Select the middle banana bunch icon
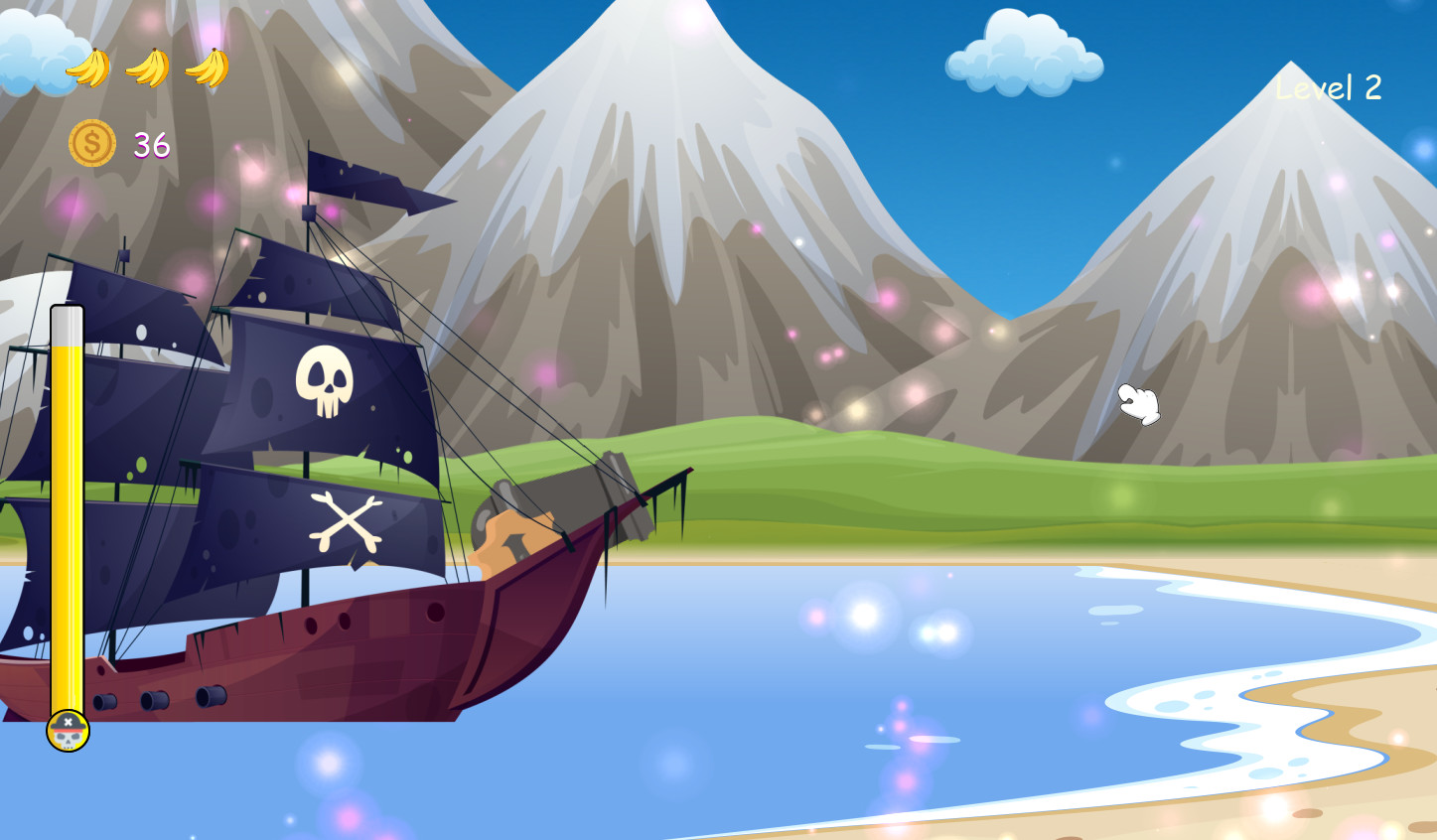 pyautogui.click(x=145, y=67)
